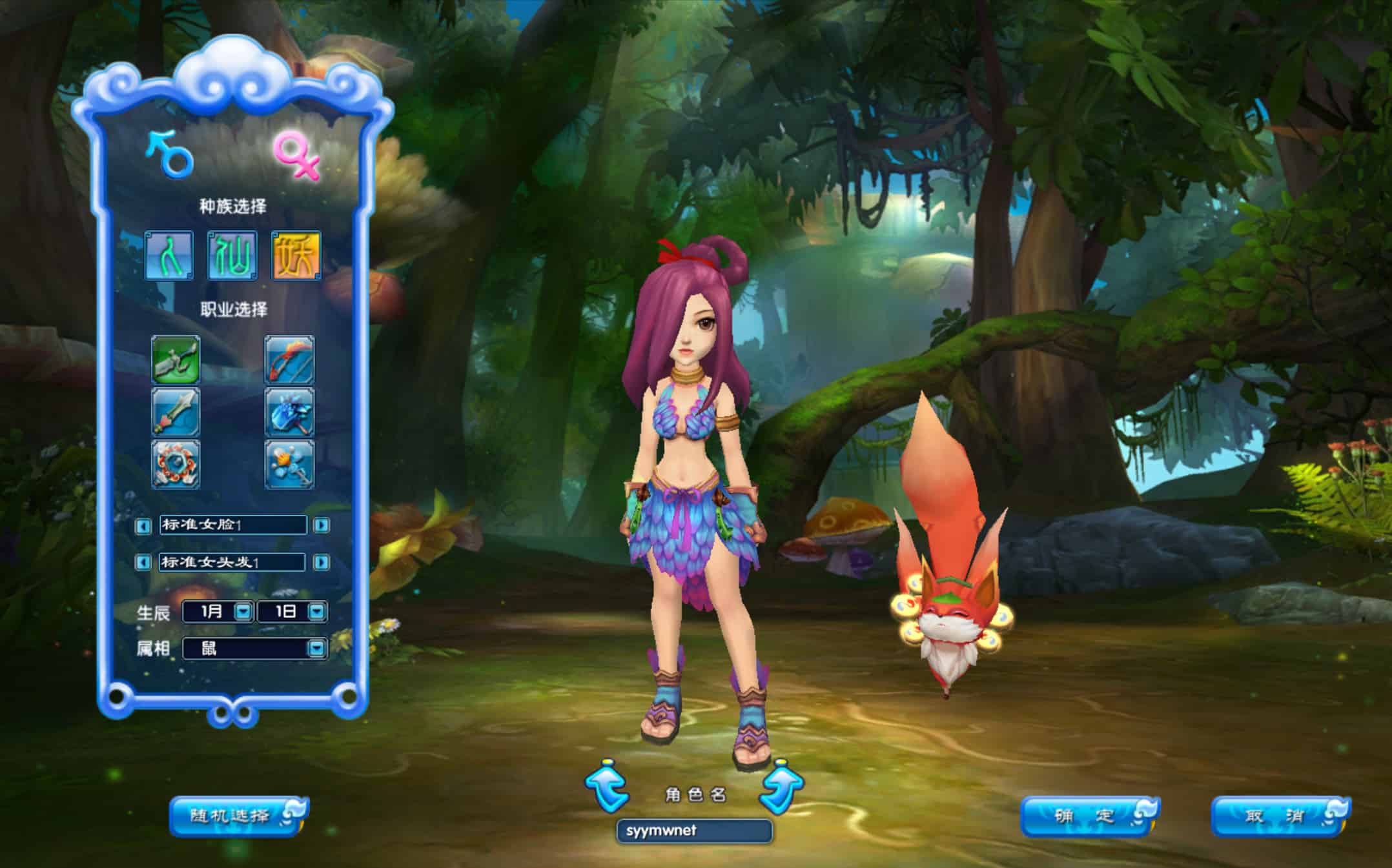Pick the green dagger class icon
This screenshot has height=868, width=1392.
click(x=176, y=359)
